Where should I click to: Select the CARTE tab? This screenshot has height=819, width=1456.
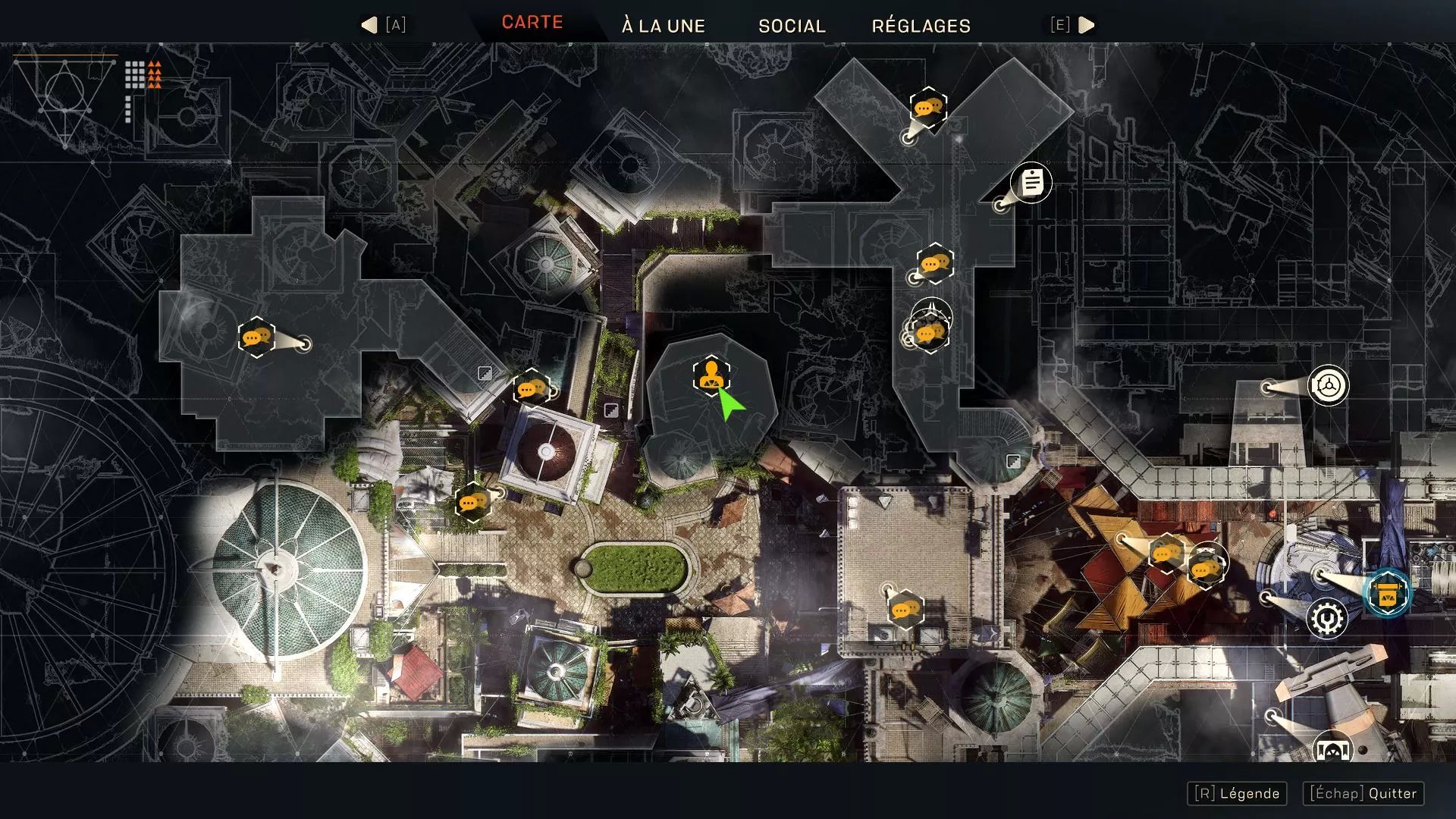click(532, 23)
